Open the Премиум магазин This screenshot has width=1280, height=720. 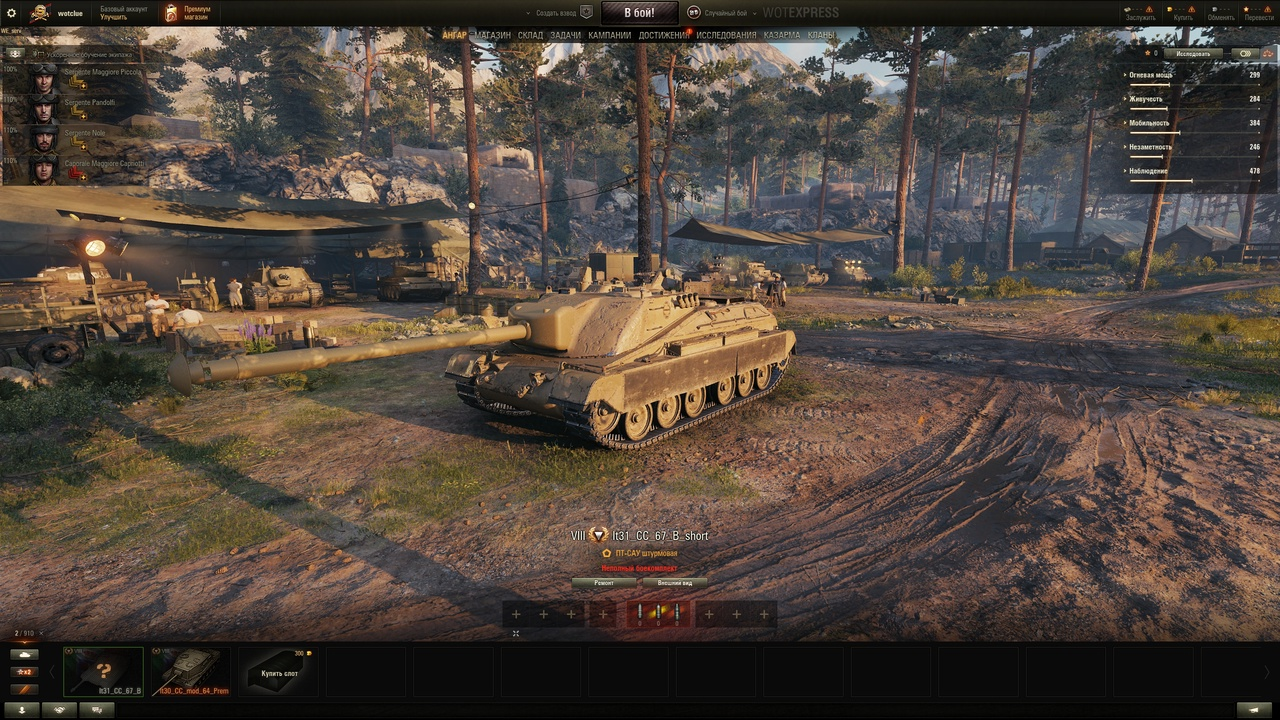[x=188, y=13]
